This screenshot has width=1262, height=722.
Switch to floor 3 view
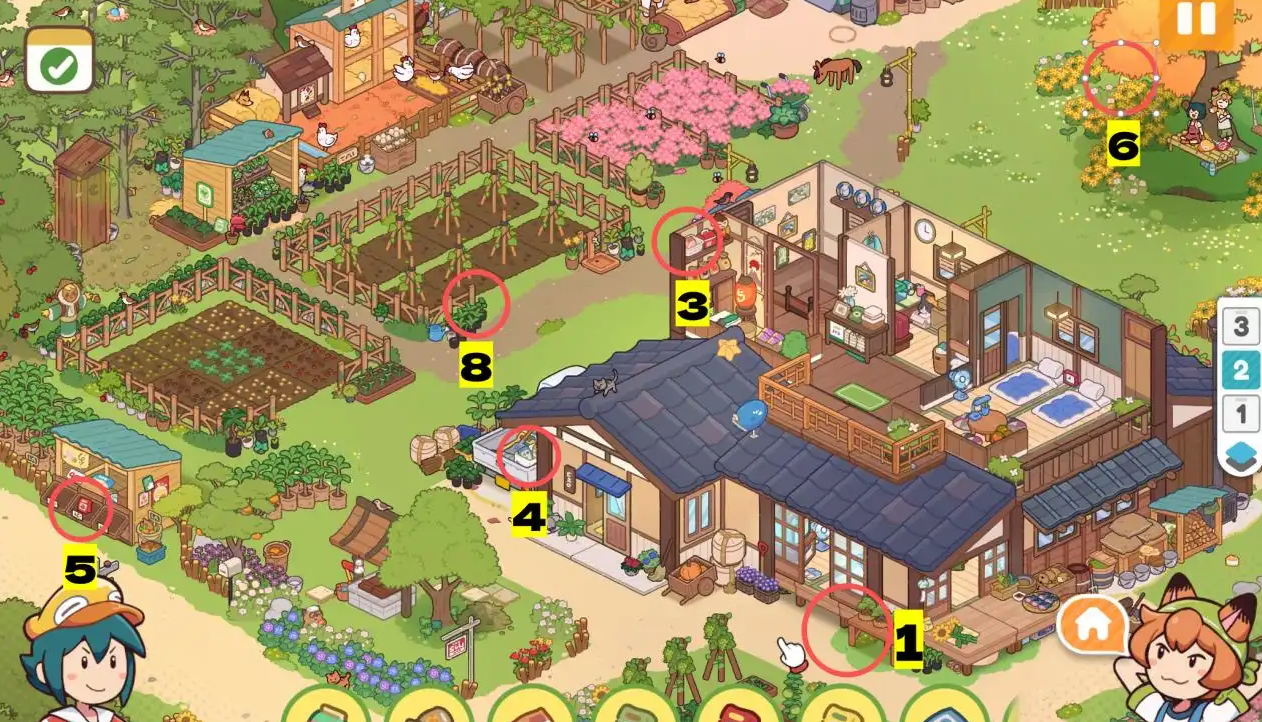(1241, 326)
